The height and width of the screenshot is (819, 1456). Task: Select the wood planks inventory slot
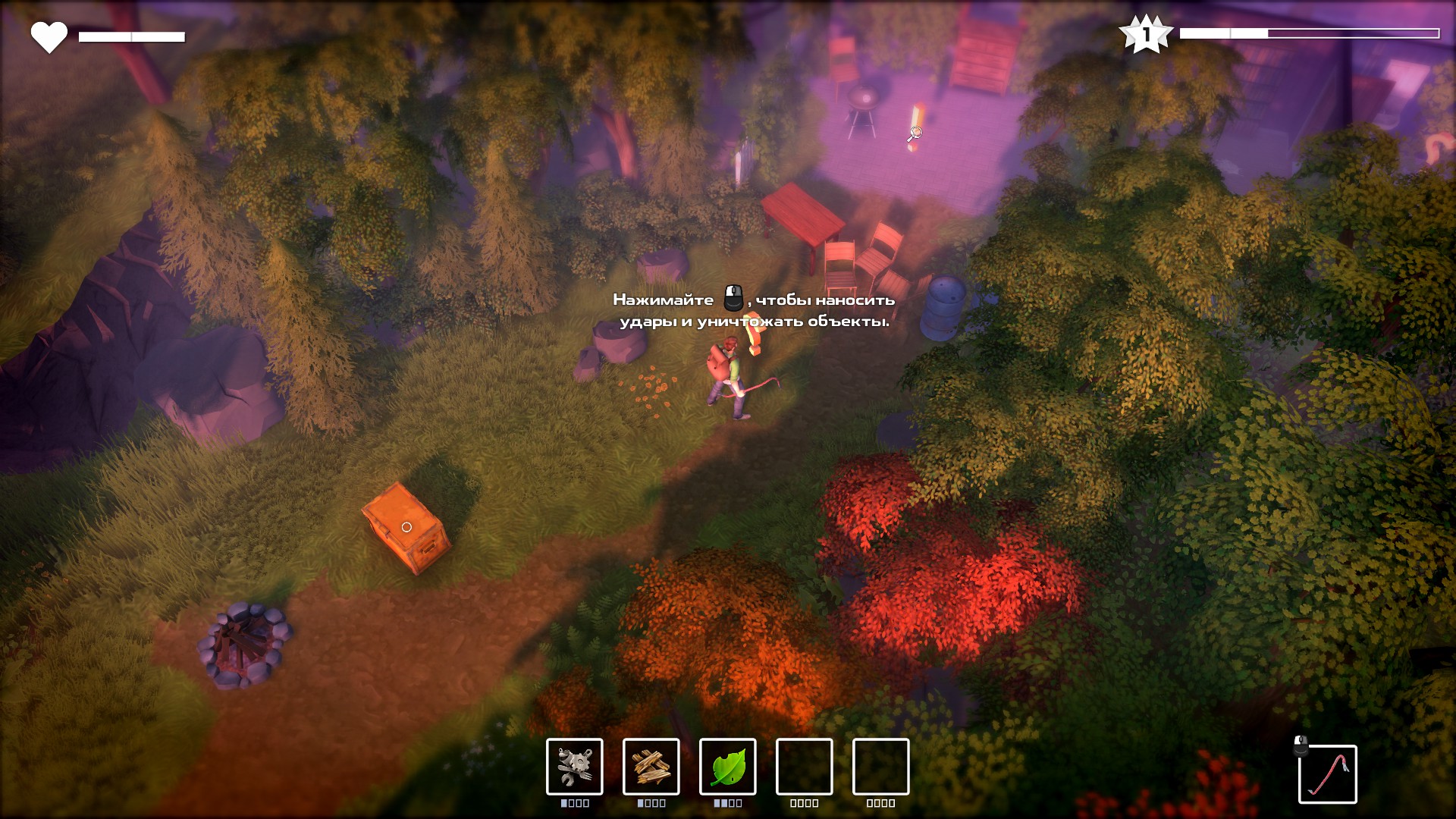point(651,767)
